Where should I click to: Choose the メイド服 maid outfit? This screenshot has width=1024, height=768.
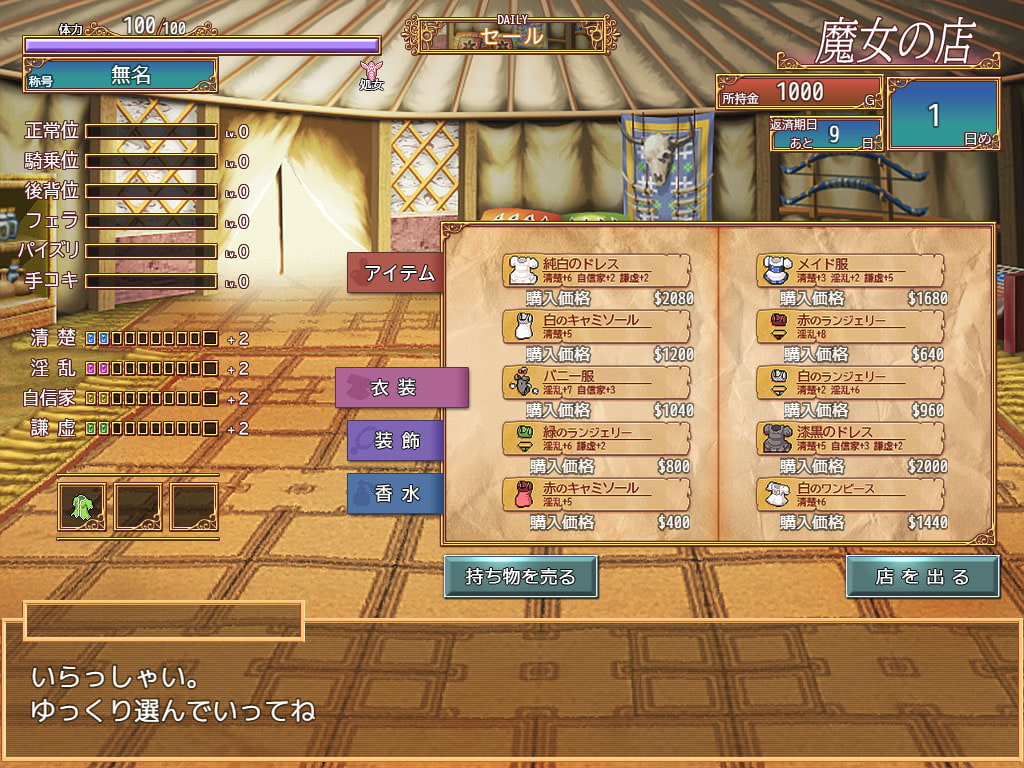coord(850,270)
